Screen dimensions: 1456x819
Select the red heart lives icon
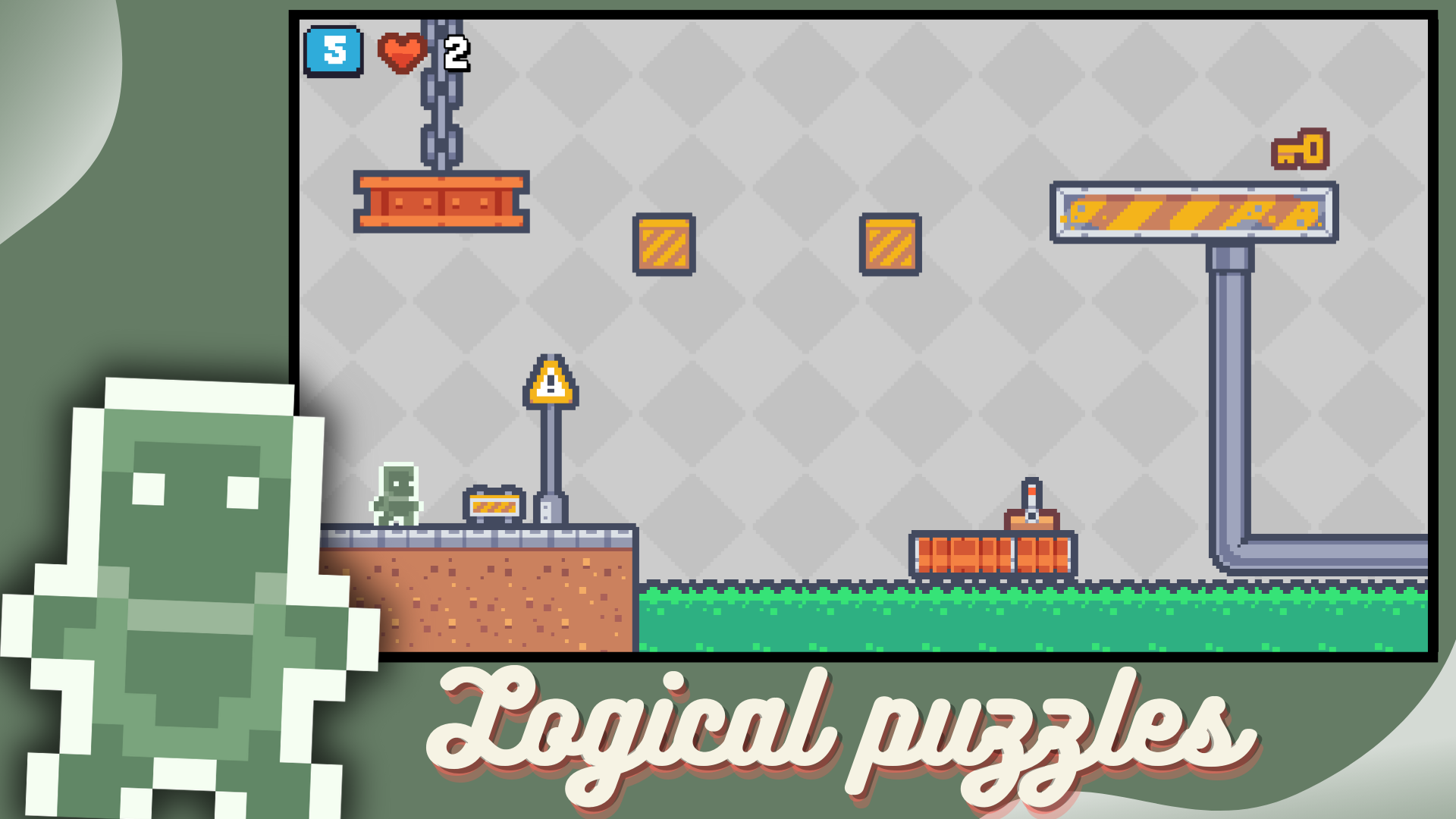pyautogui.click(x=403, y=53)
